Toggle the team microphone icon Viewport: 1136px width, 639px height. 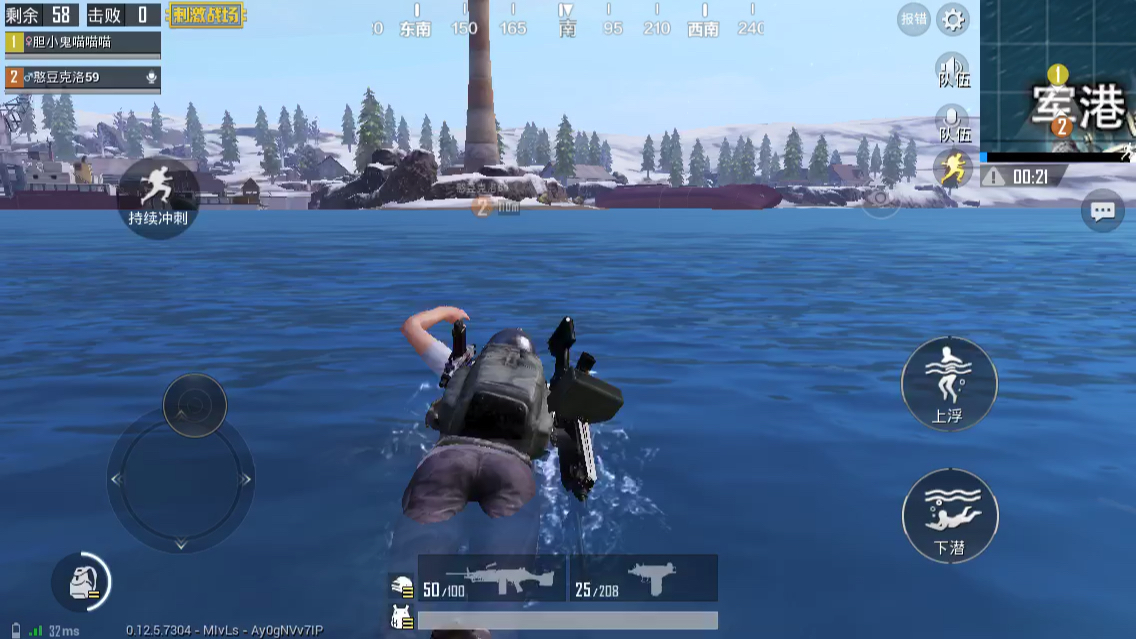coord(953,124)
